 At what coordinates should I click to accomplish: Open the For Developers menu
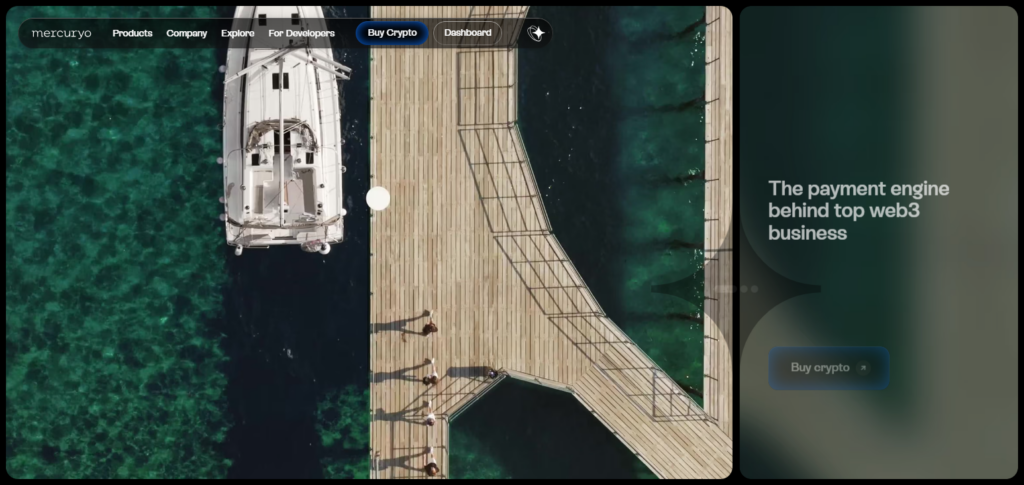[302, 33]
